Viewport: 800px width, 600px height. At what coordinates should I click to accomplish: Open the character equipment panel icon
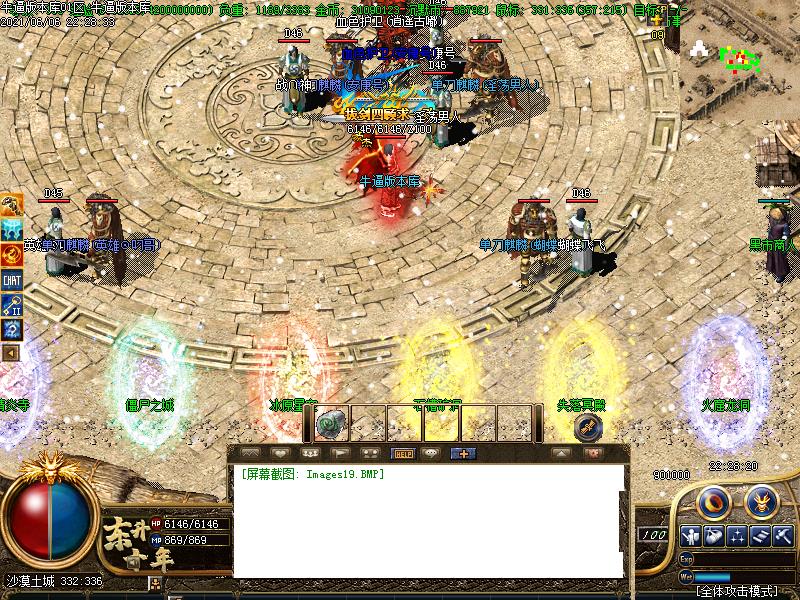[690, 536]
